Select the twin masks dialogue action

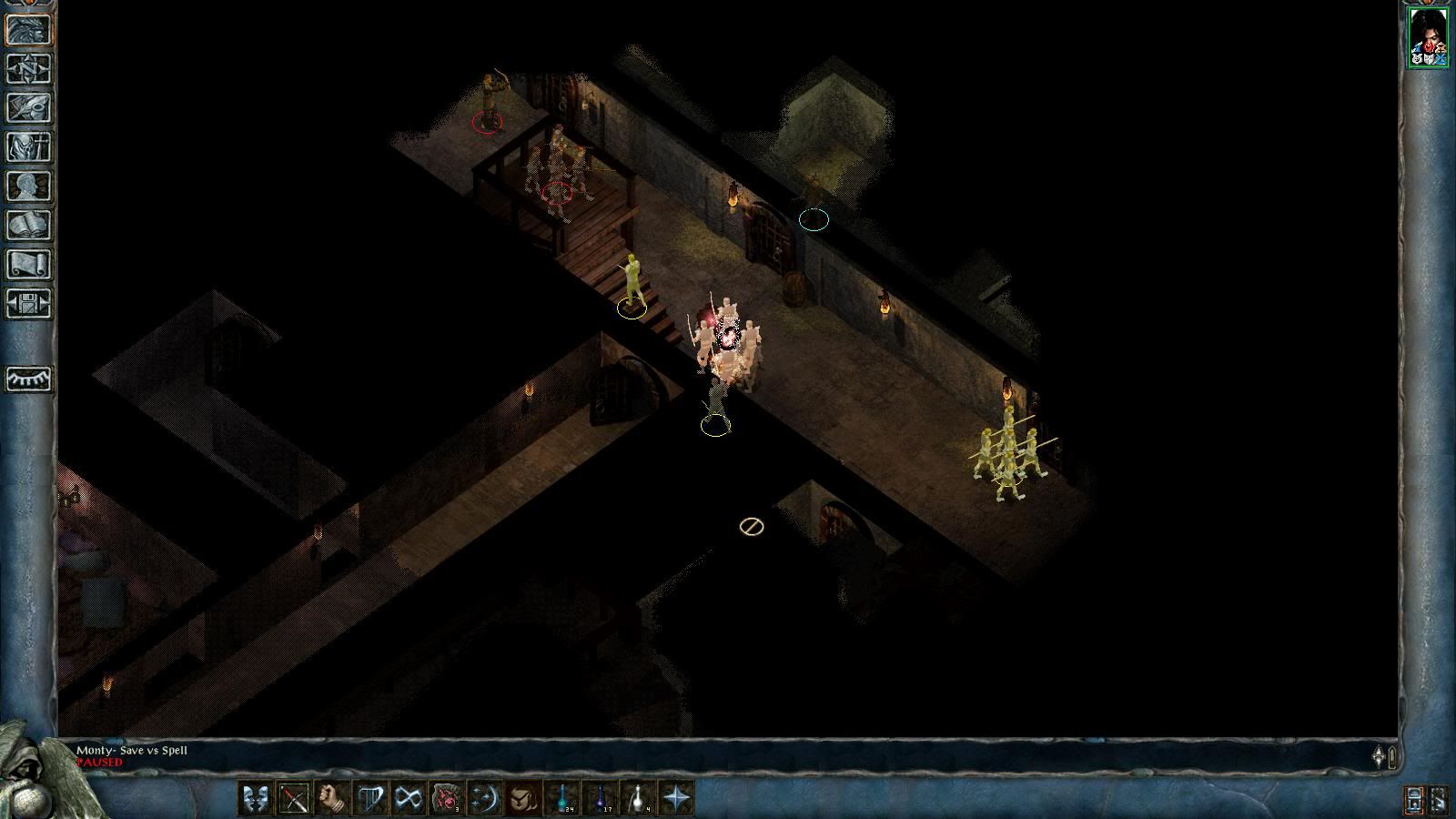pyautogui.click(x=256, y=799)
